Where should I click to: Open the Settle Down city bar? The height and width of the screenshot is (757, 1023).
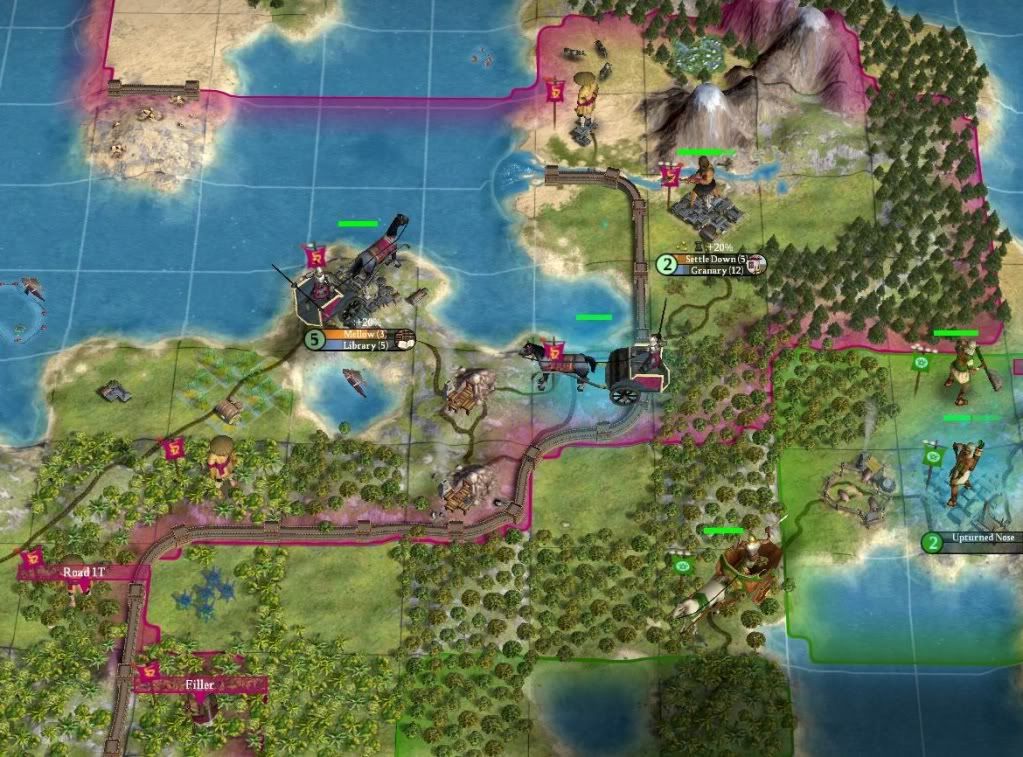tap(710, 259)
